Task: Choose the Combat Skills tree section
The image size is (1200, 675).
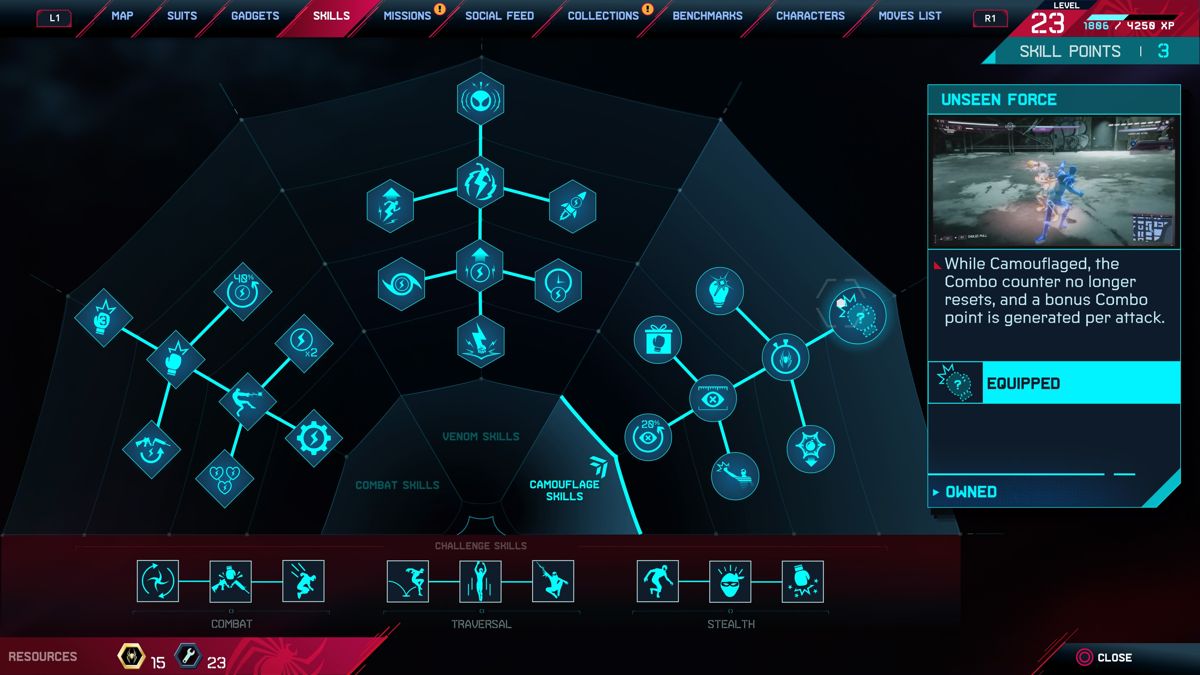Action: (x=397, y=485)
